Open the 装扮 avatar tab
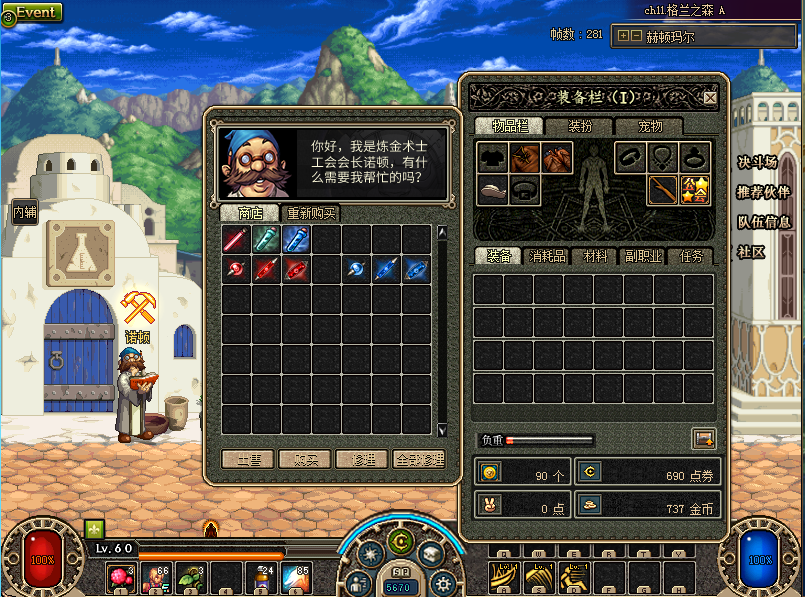This screenshot has height=597, width=805. point(580,126)
